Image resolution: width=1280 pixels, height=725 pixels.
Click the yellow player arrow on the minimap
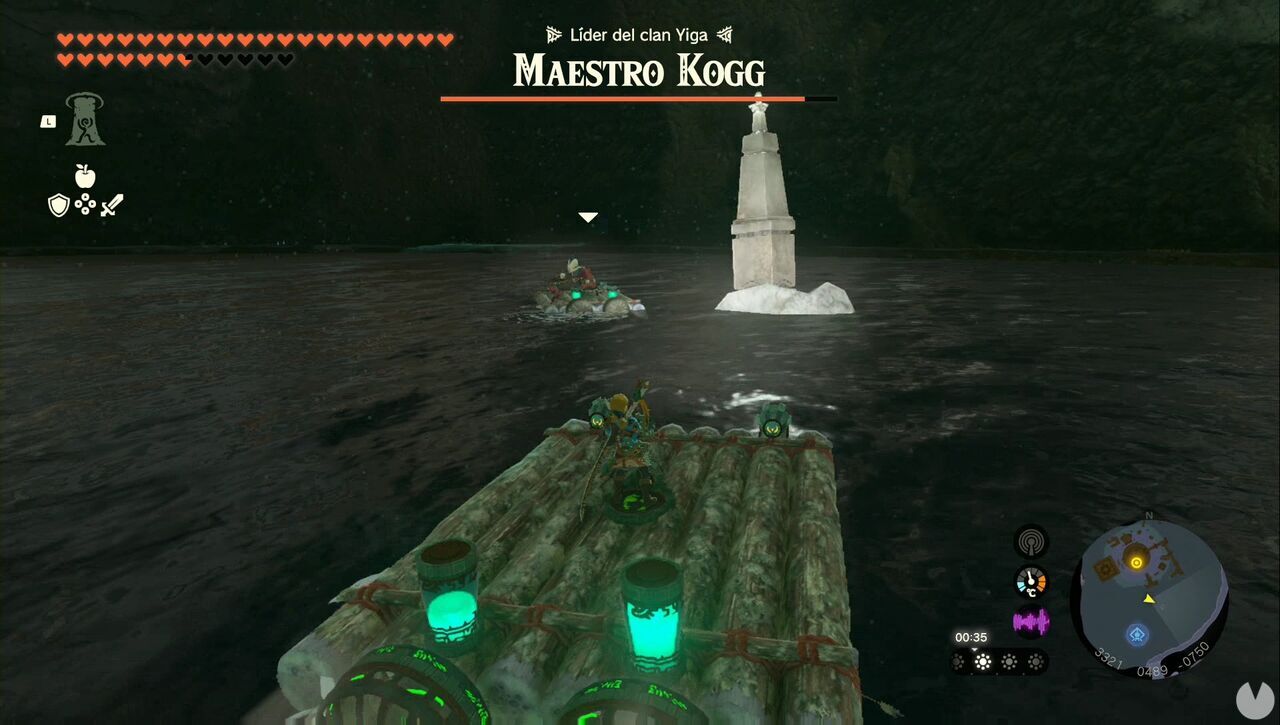point(1149,600)
